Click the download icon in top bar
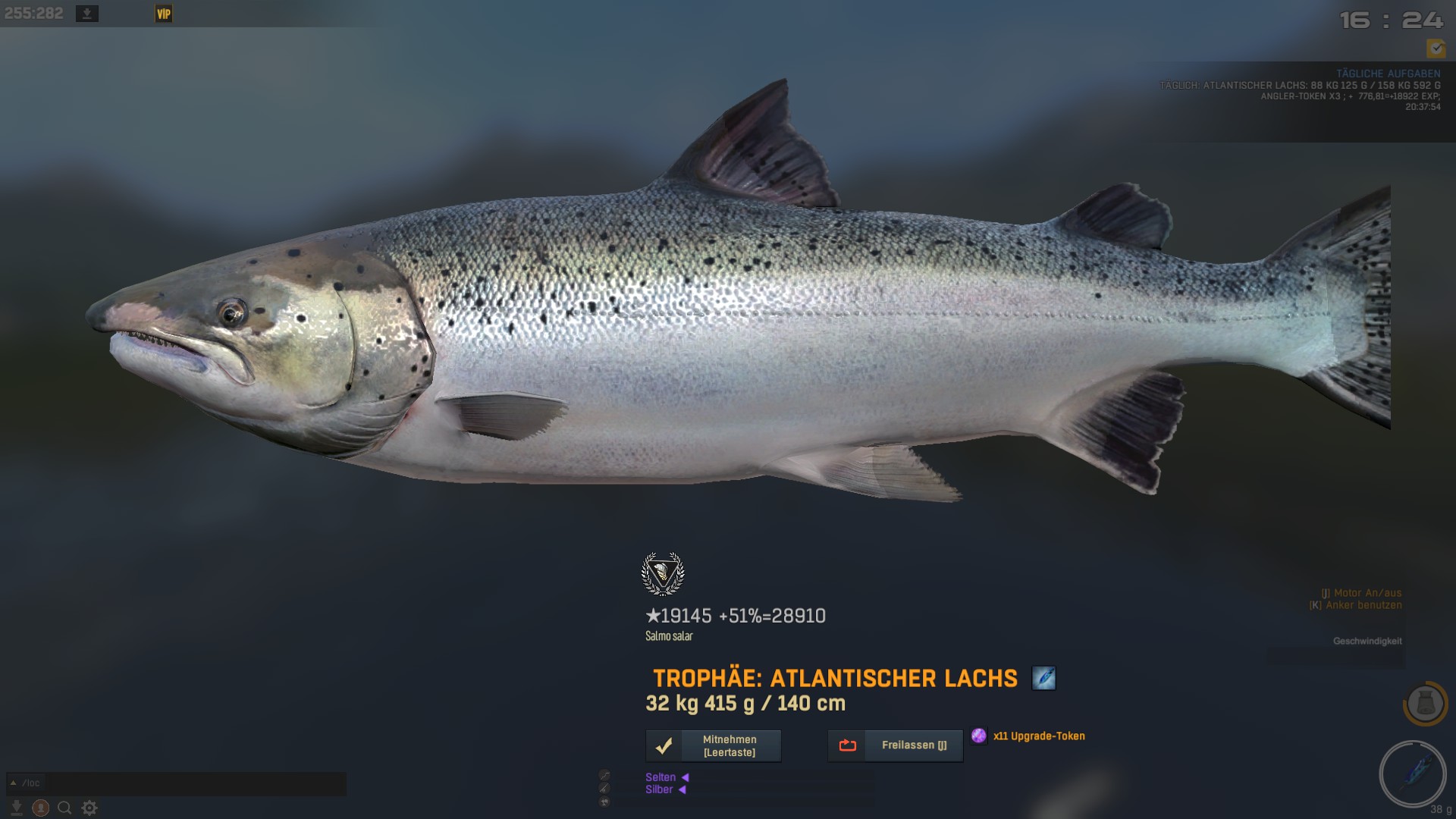The height and width of the screenshot is (819, 1456). click(87, 14)
